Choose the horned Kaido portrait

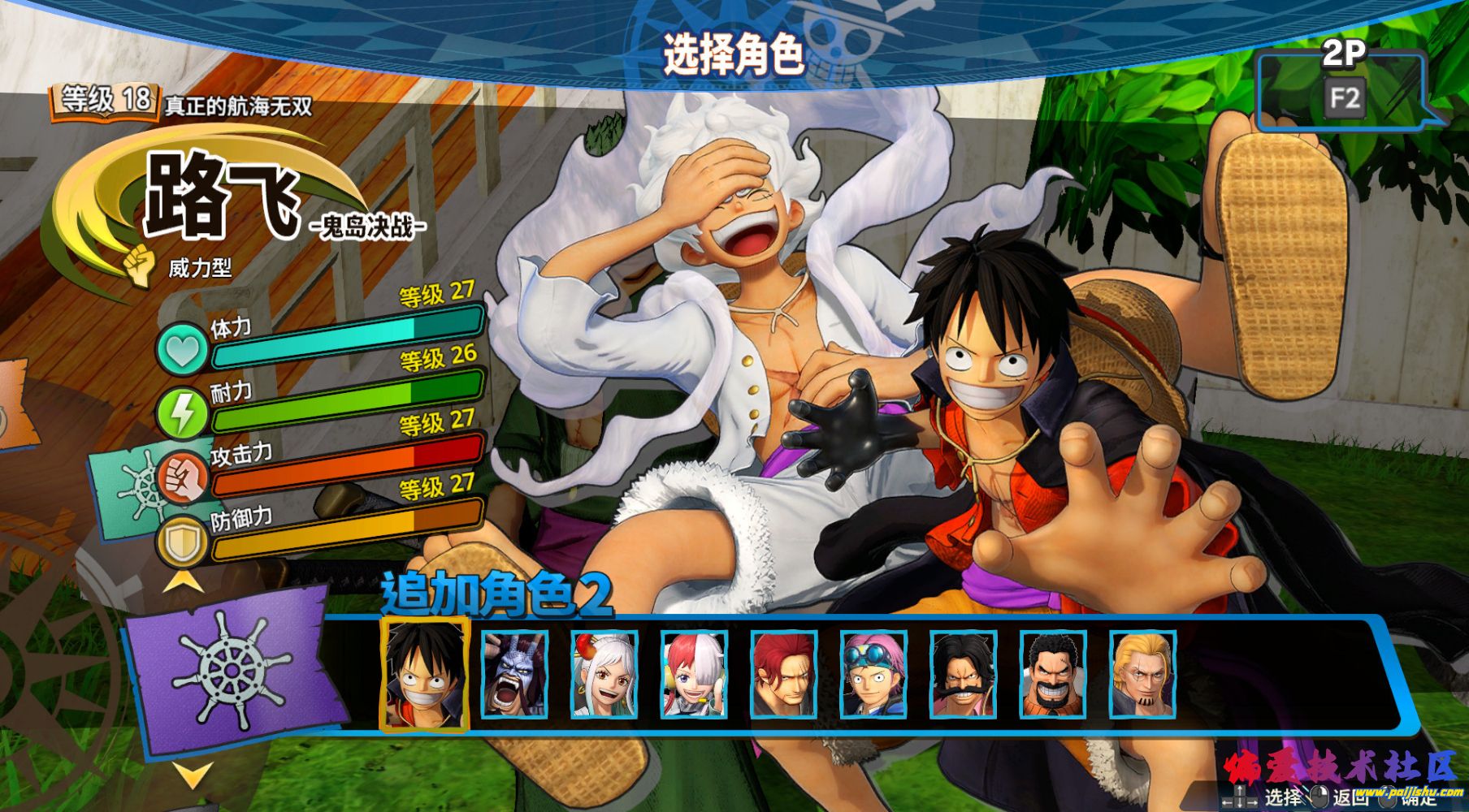(x=515, y=675)
